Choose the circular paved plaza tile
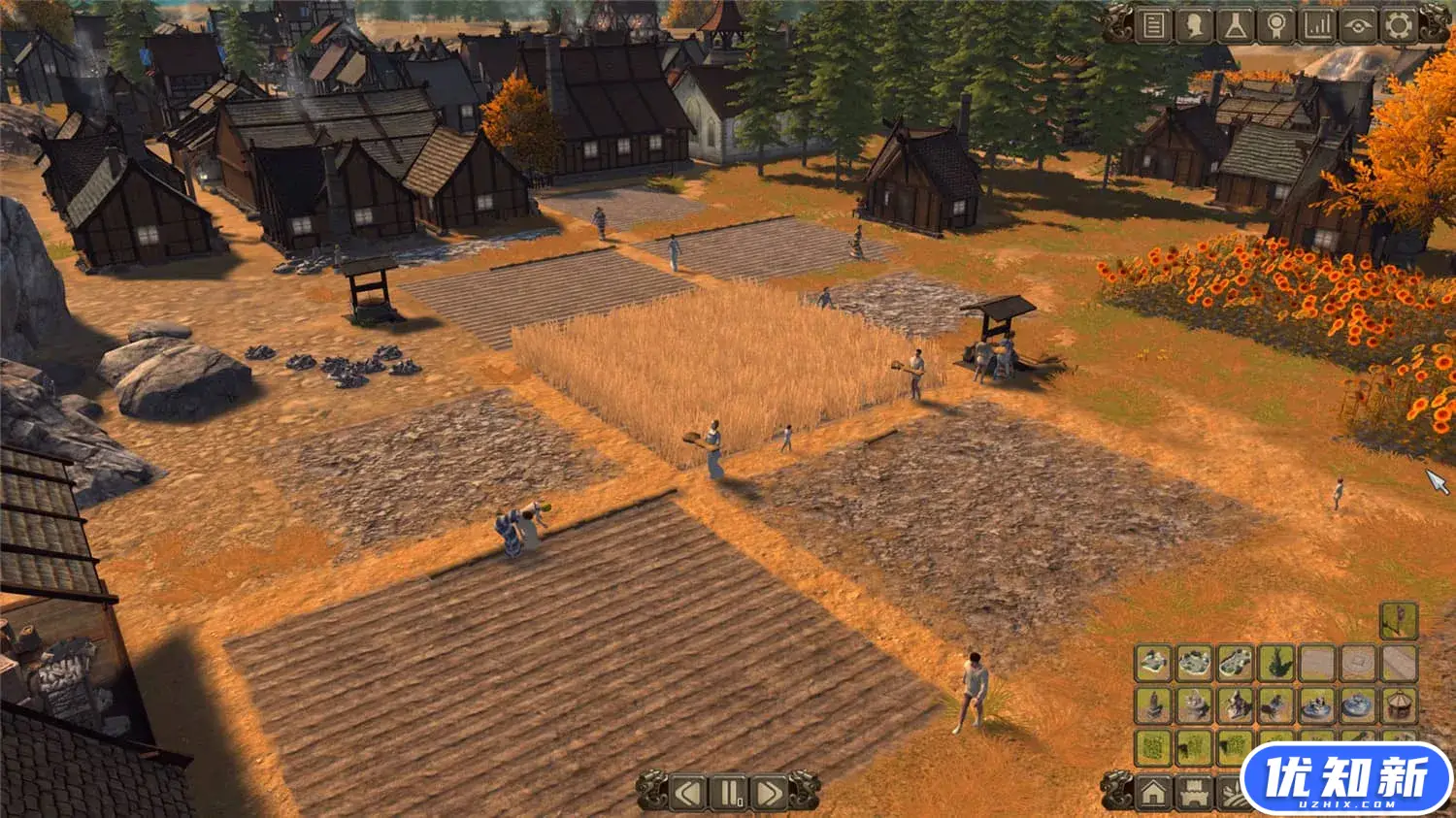 click(1358, 664)
